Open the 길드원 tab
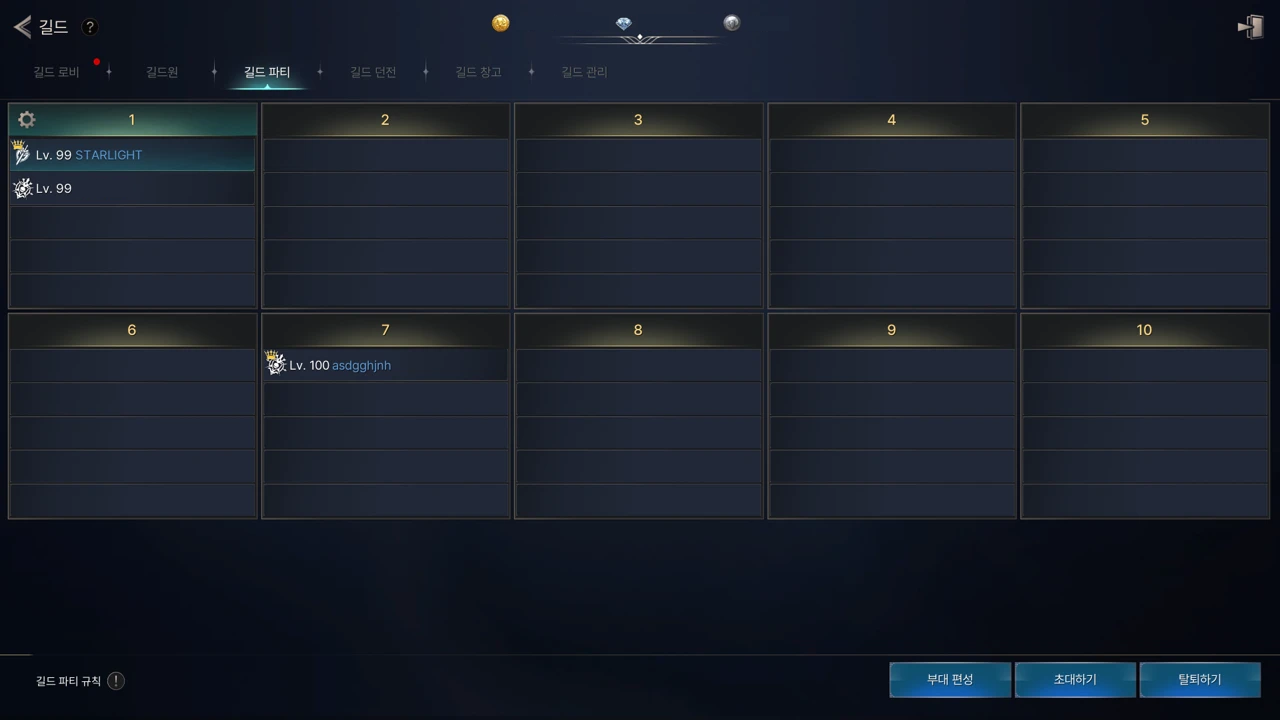1280x720 pixels. [162, 72]
